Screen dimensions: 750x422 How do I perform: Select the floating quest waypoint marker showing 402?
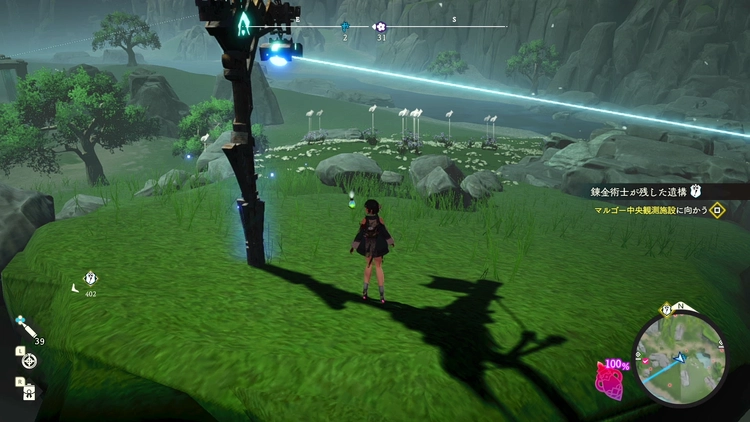[x=90, y=278]
